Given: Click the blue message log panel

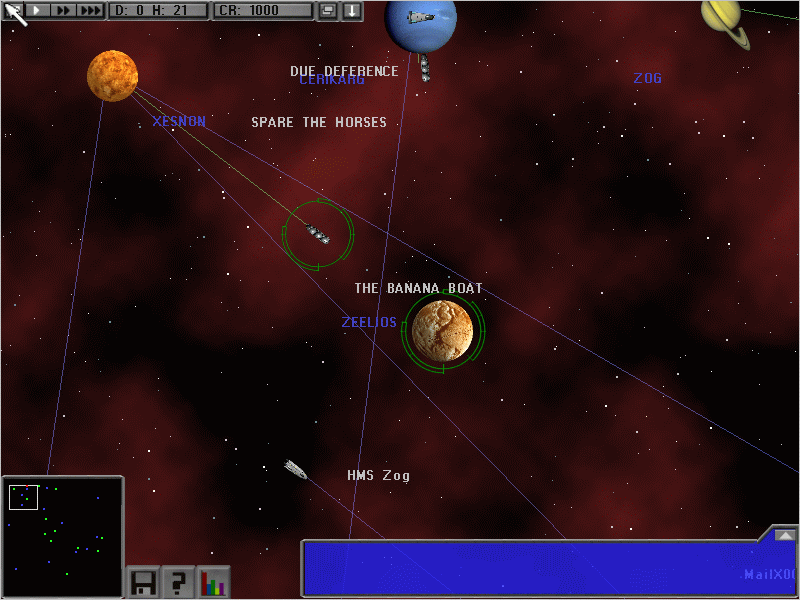Looking at the screenshot, I should 530,568.
